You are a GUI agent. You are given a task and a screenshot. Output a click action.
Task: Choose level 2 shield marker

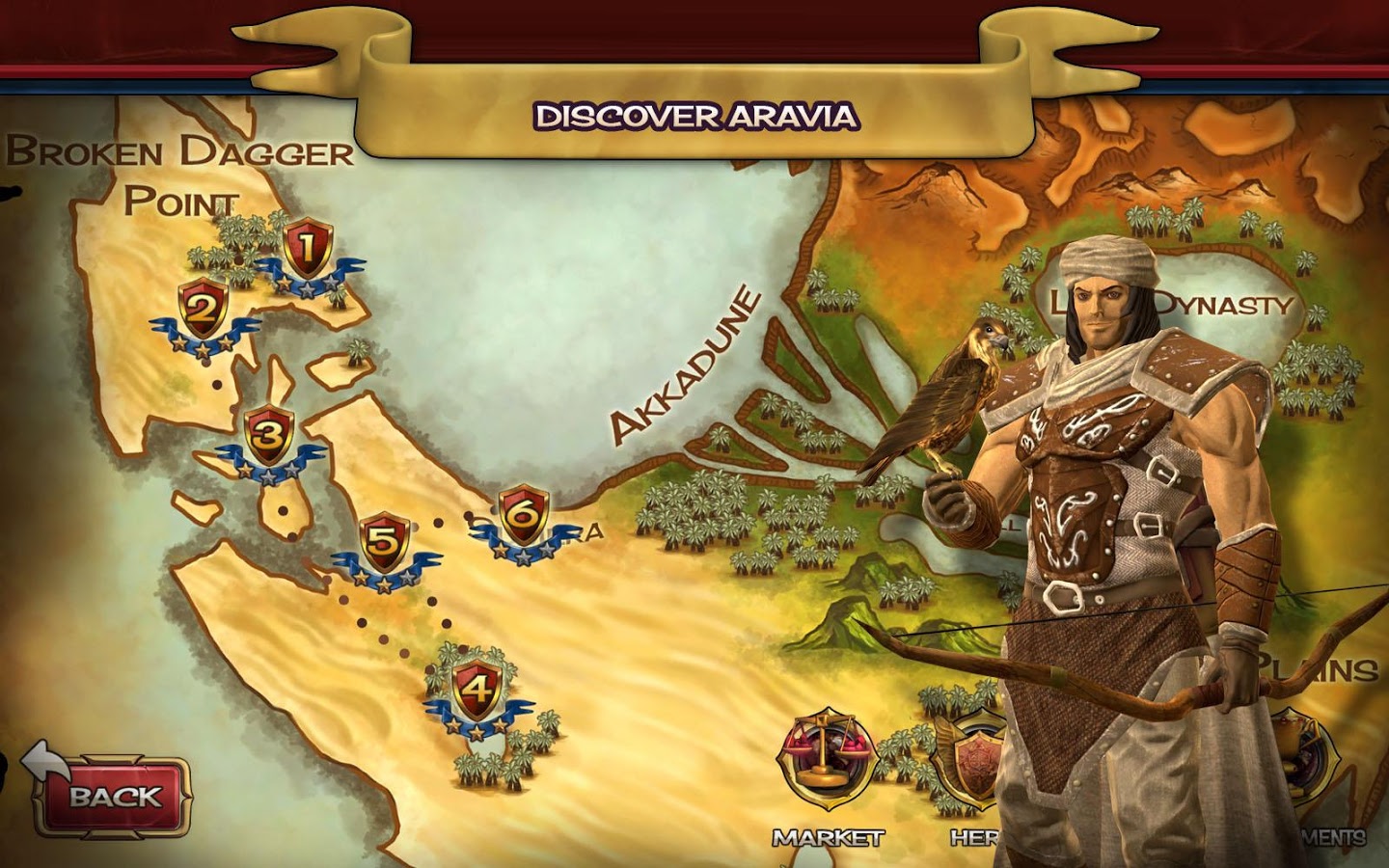point(203,311)
